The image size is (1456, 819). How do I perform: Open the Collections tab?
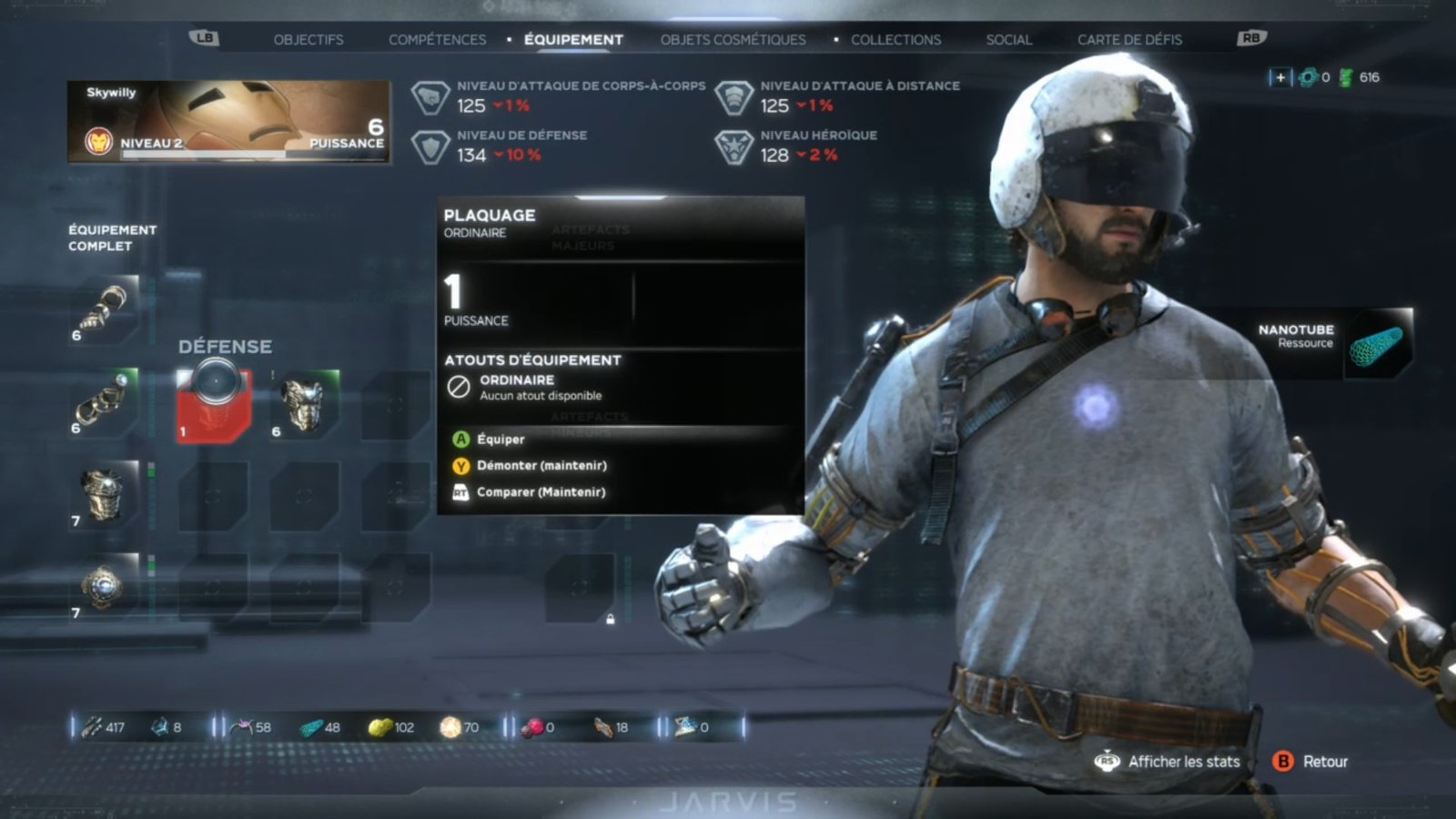[895, 40]
